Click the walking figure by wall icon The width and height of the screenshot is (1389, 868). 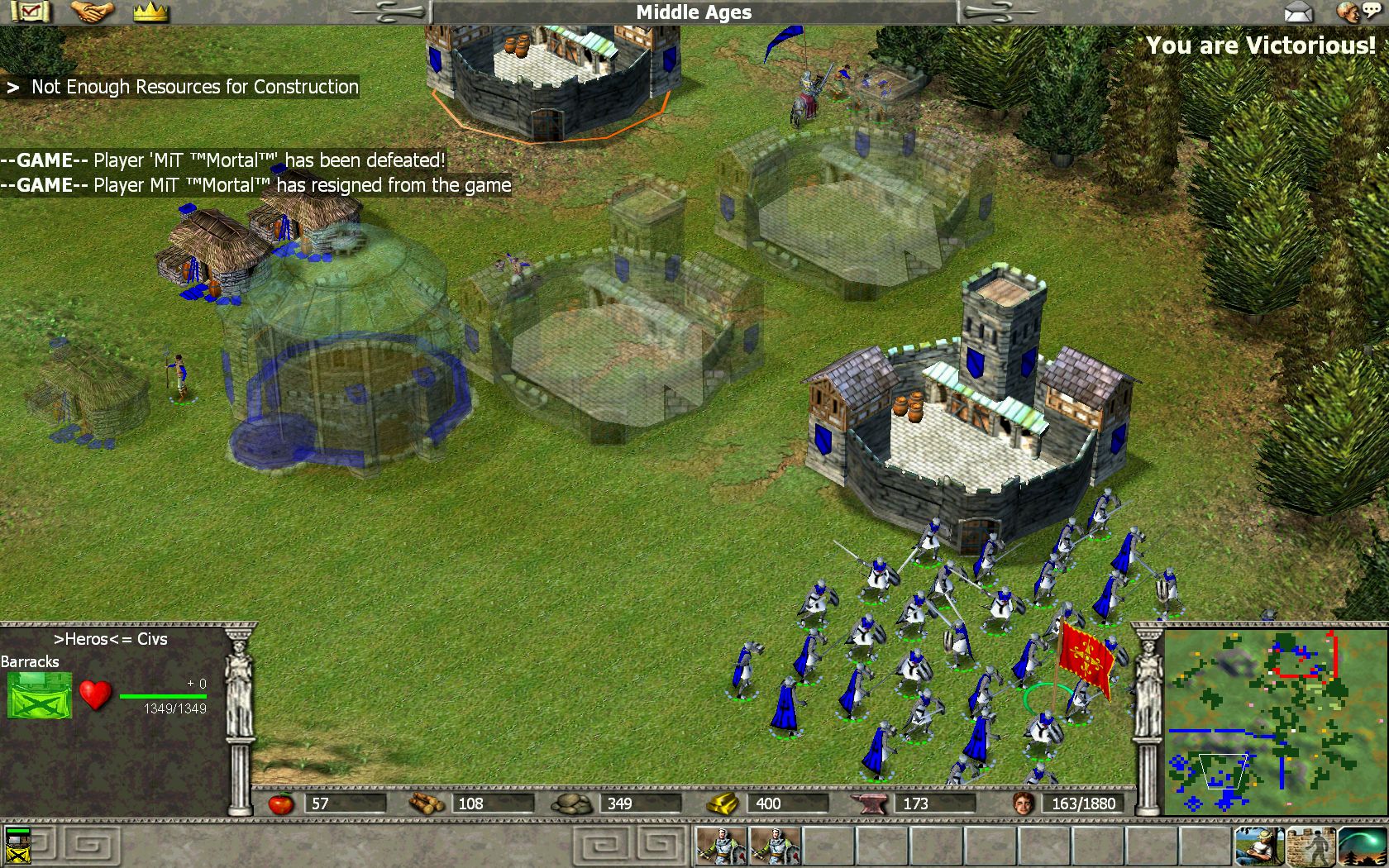pyautogui.click(x=1310, y=846)
